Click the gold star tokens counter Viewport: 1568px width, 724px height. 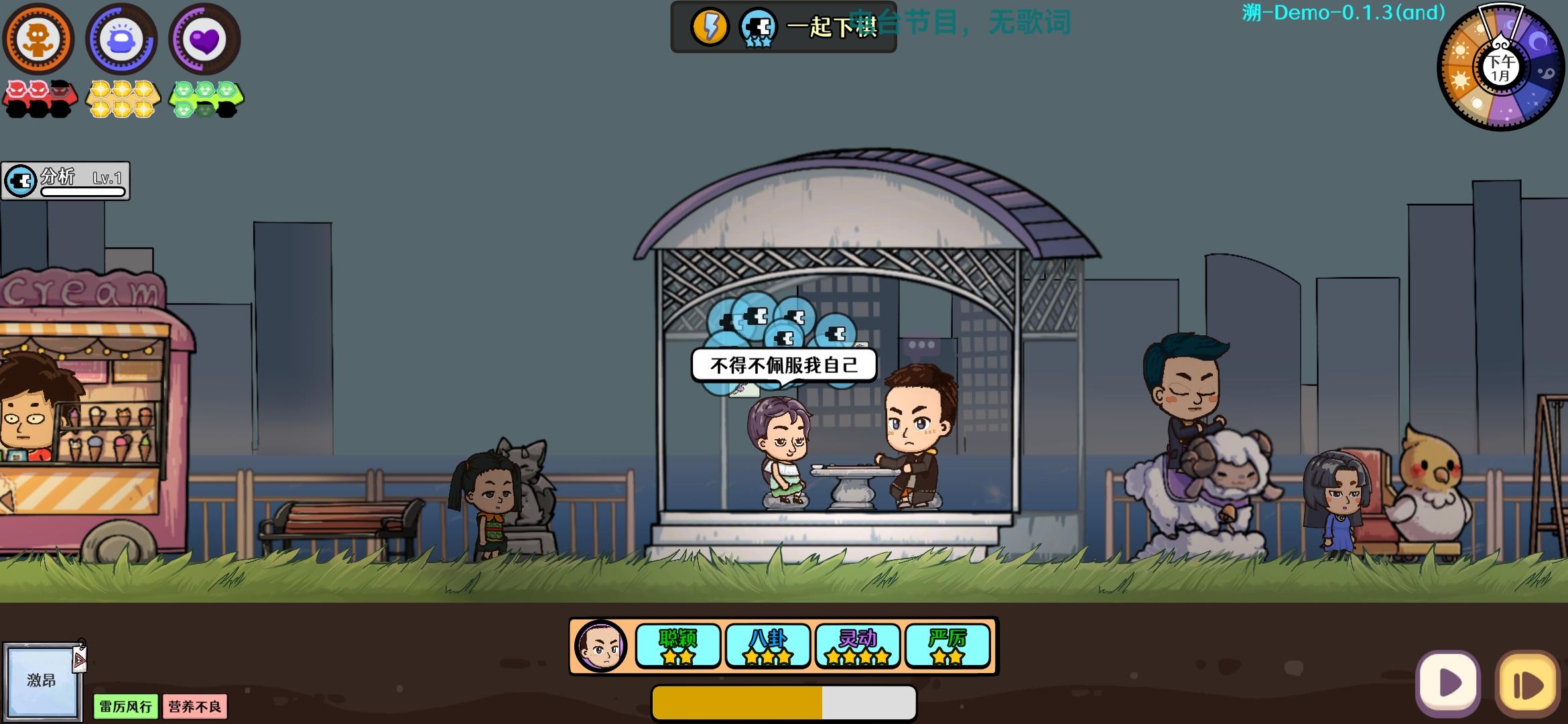(123, 99)
